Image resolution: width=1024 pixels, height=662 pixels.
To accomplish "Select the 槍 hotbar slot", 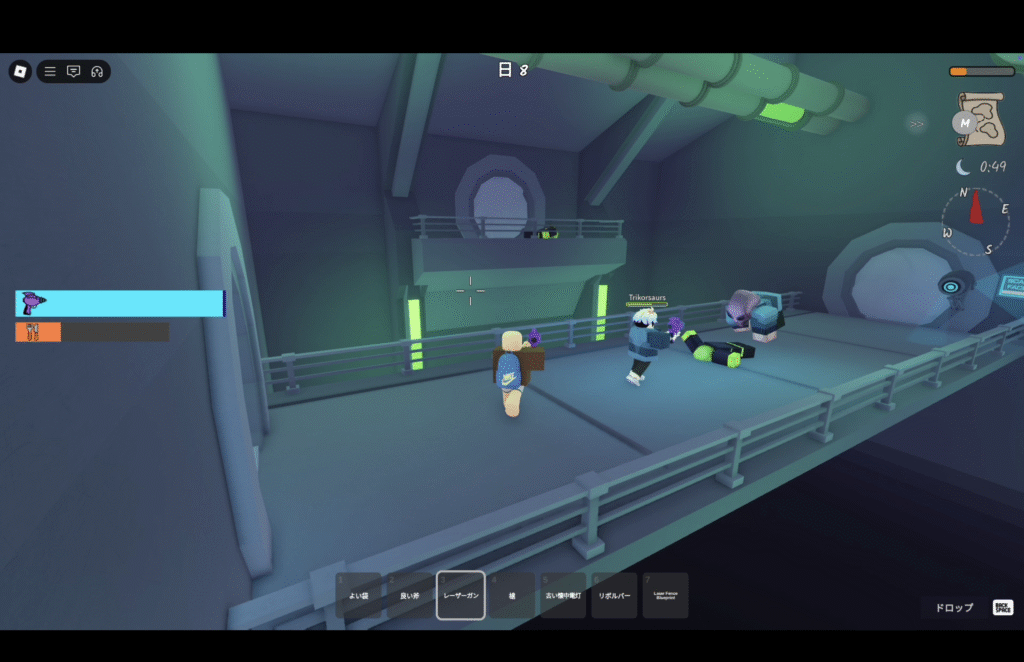I will [x=512, y=595].
